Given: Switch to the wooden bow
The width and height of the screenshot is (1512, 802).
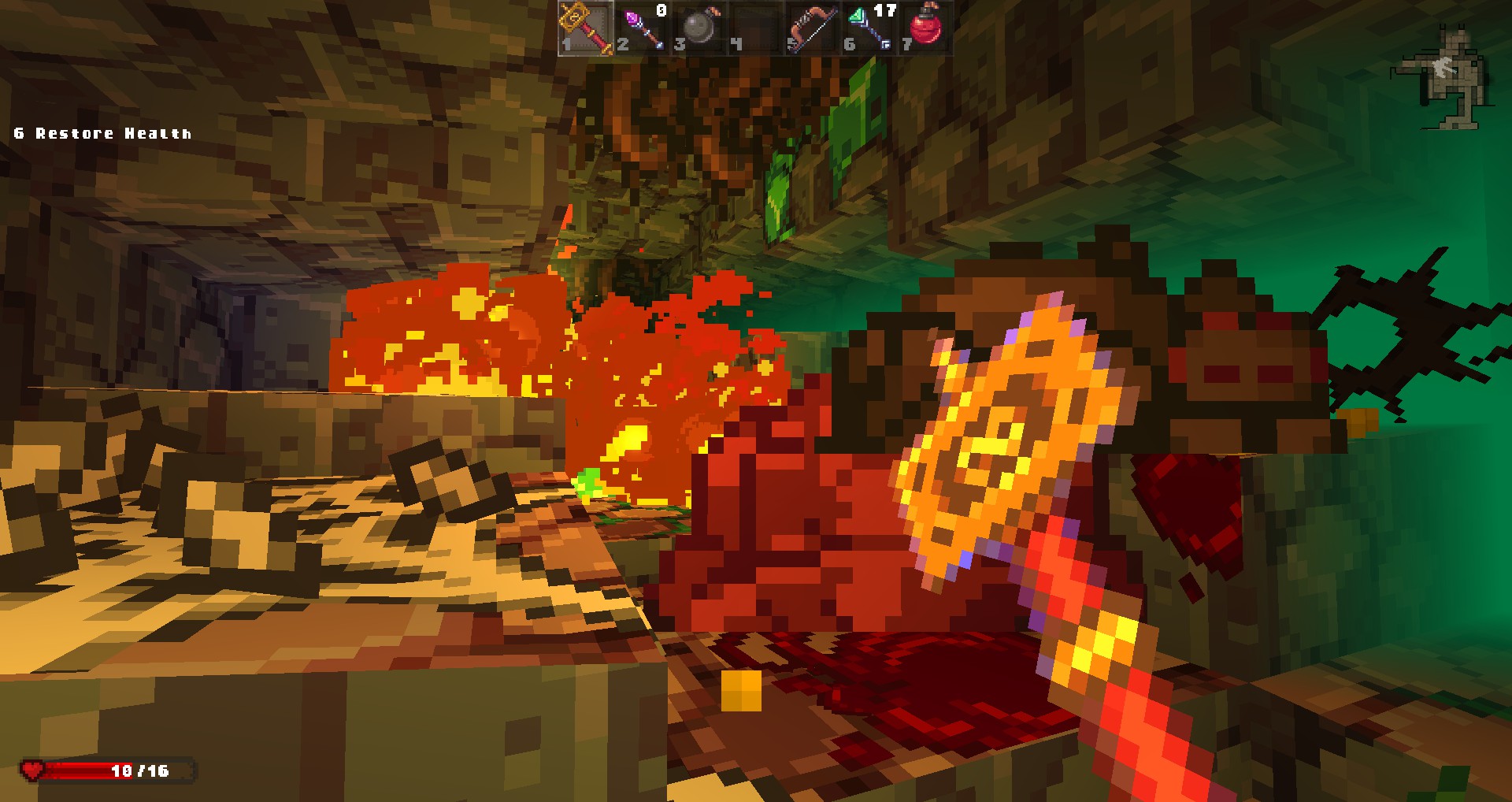Looking at the screenshot, I should 812,28.
